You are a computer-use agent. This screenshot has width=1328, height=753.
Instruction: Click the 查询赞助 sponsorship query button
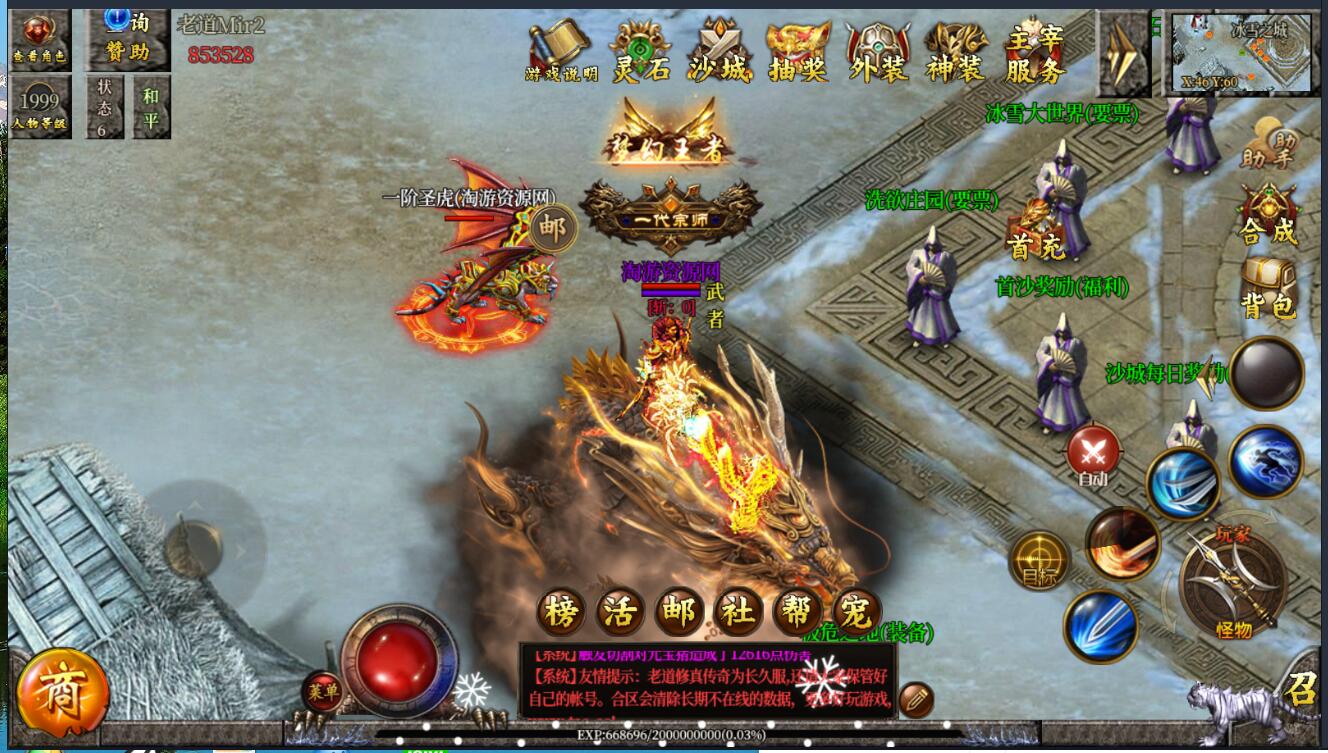coord(125,37)
